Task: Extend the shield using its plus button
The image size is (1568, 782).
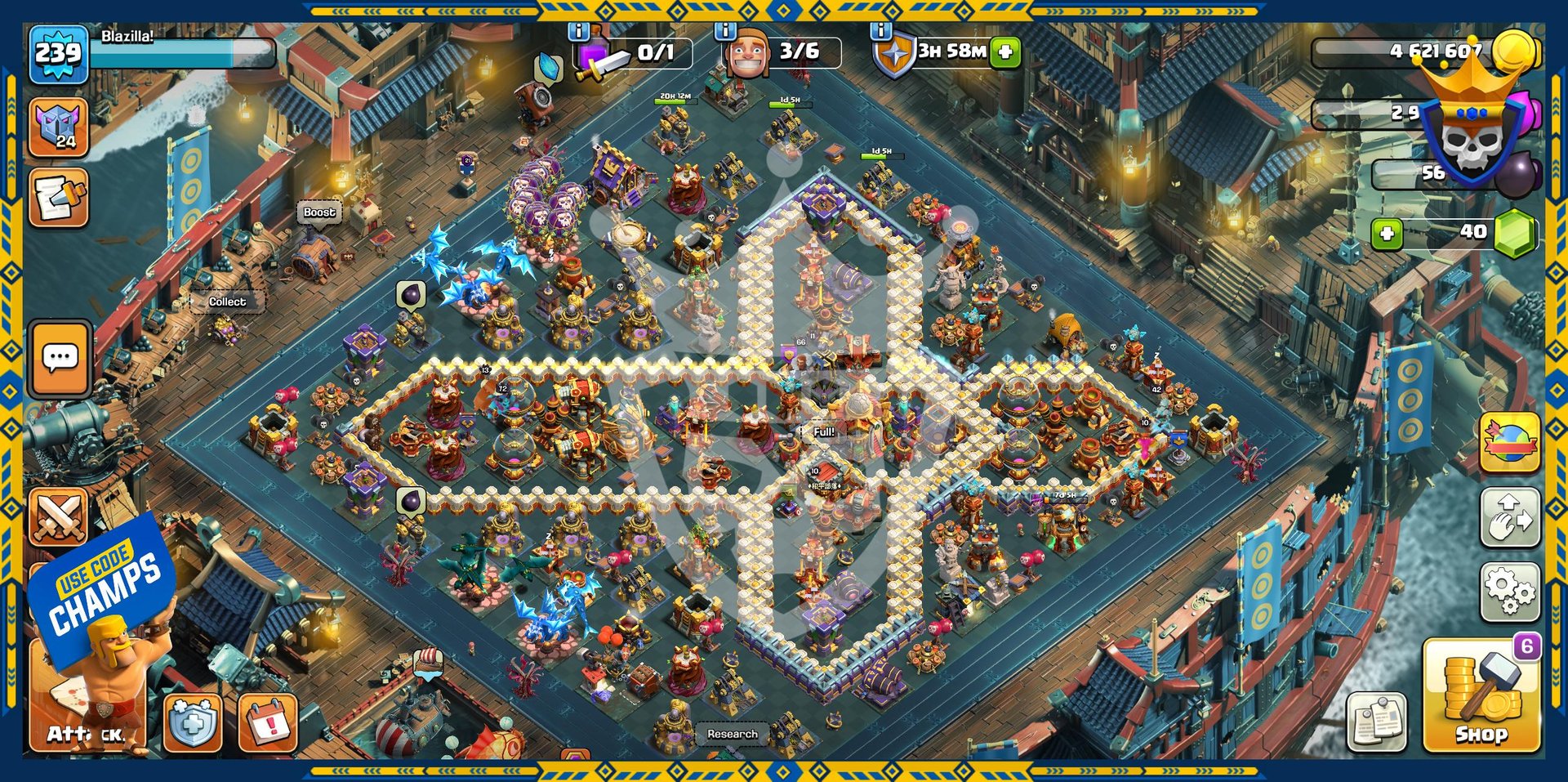Action: 1006,51
